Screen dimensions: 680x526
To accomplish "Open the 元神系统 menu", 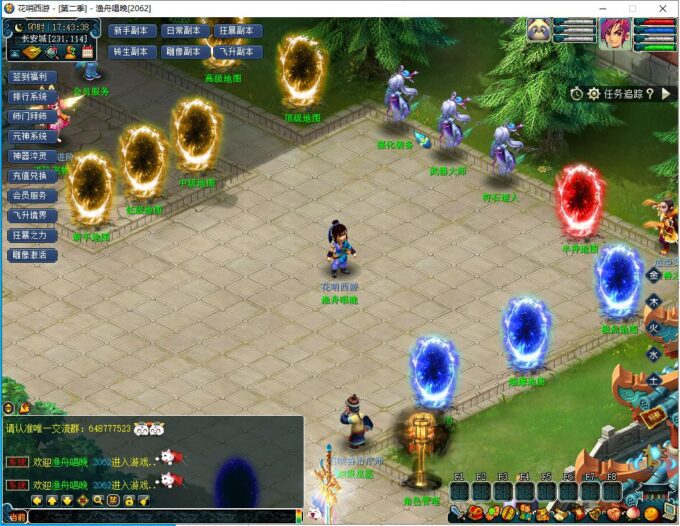I will click(32, 136).
